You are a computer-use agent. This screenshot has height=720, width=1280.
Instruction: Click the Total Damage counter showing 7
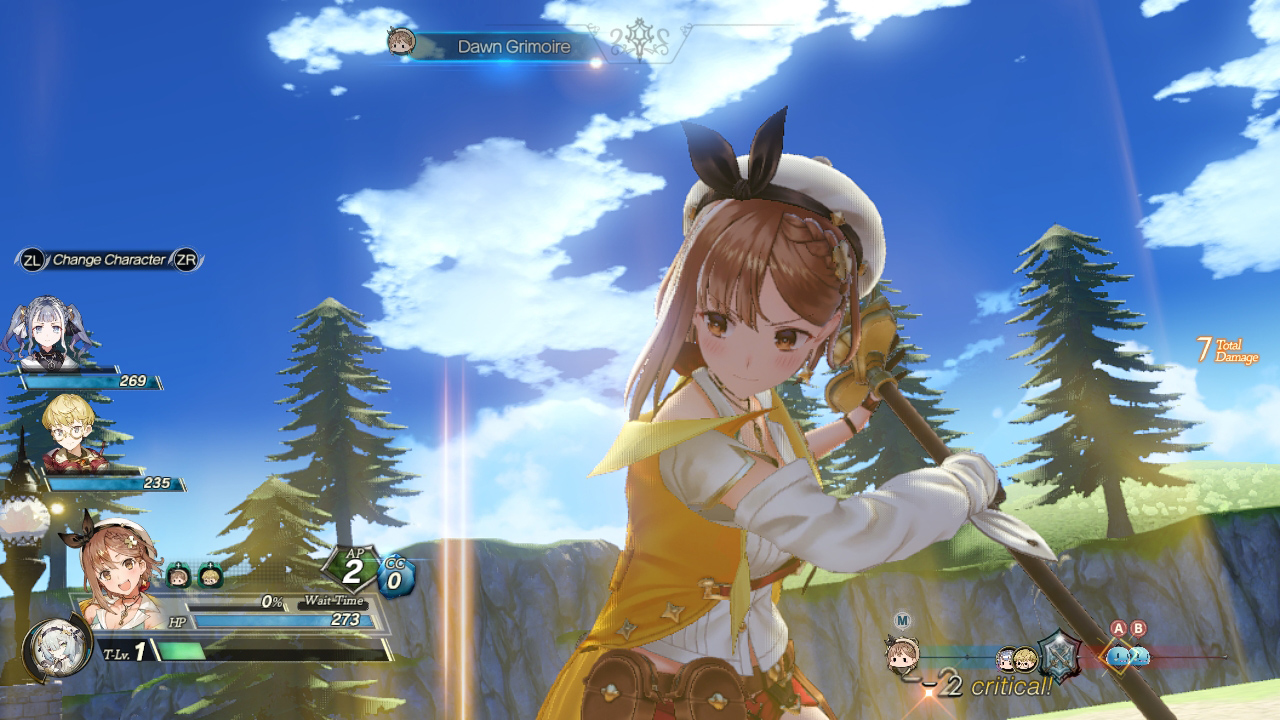click(x=1220, y=350)
